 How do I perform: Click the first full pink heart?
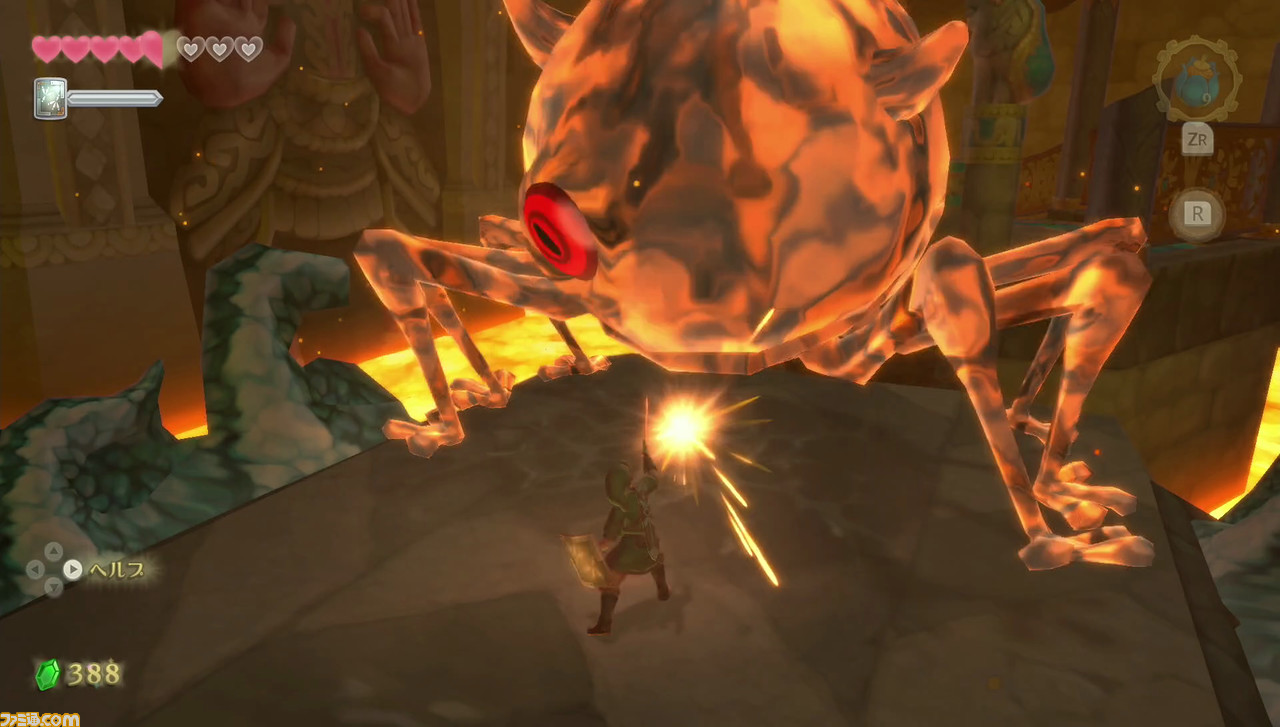click(x=45, y=46)
